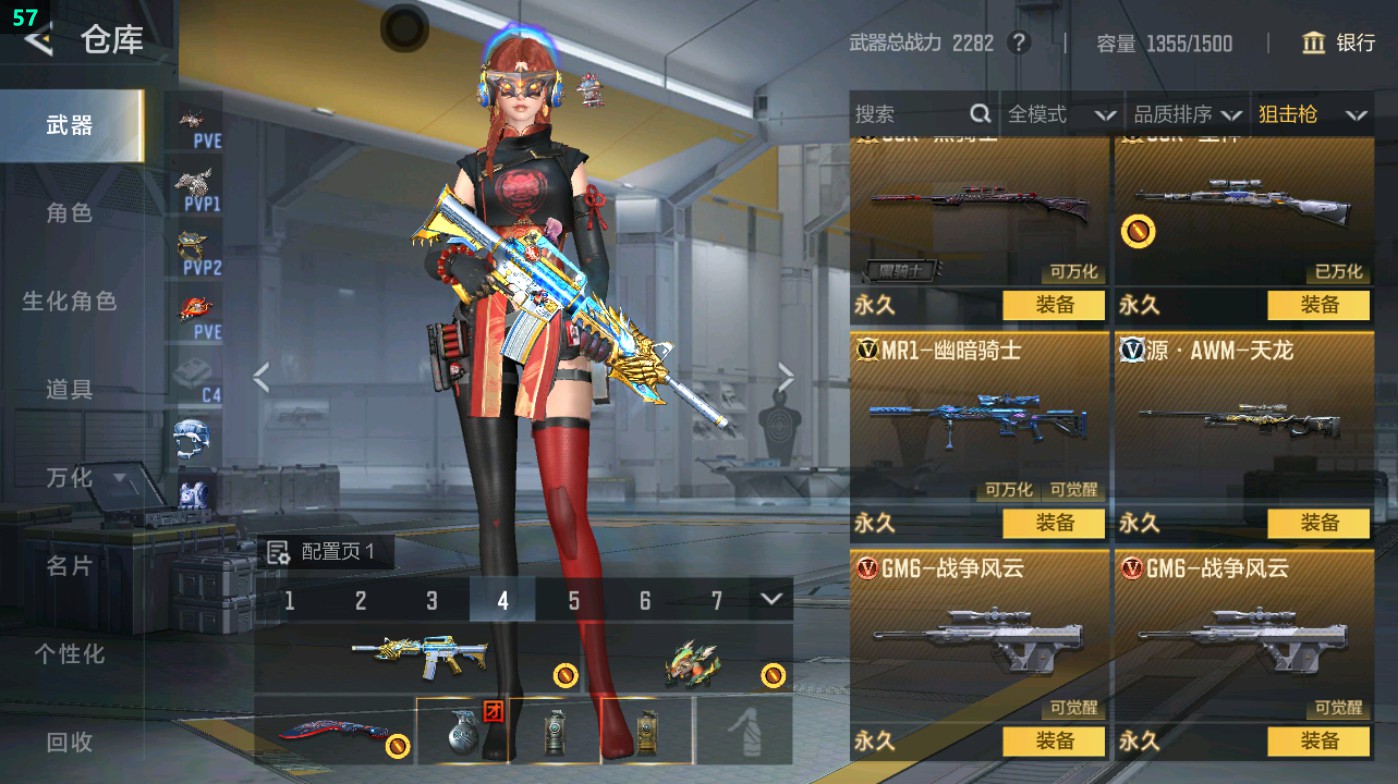
Task: Open the 全模式 mode dropdown
Action: click(x=1060, y=115)
